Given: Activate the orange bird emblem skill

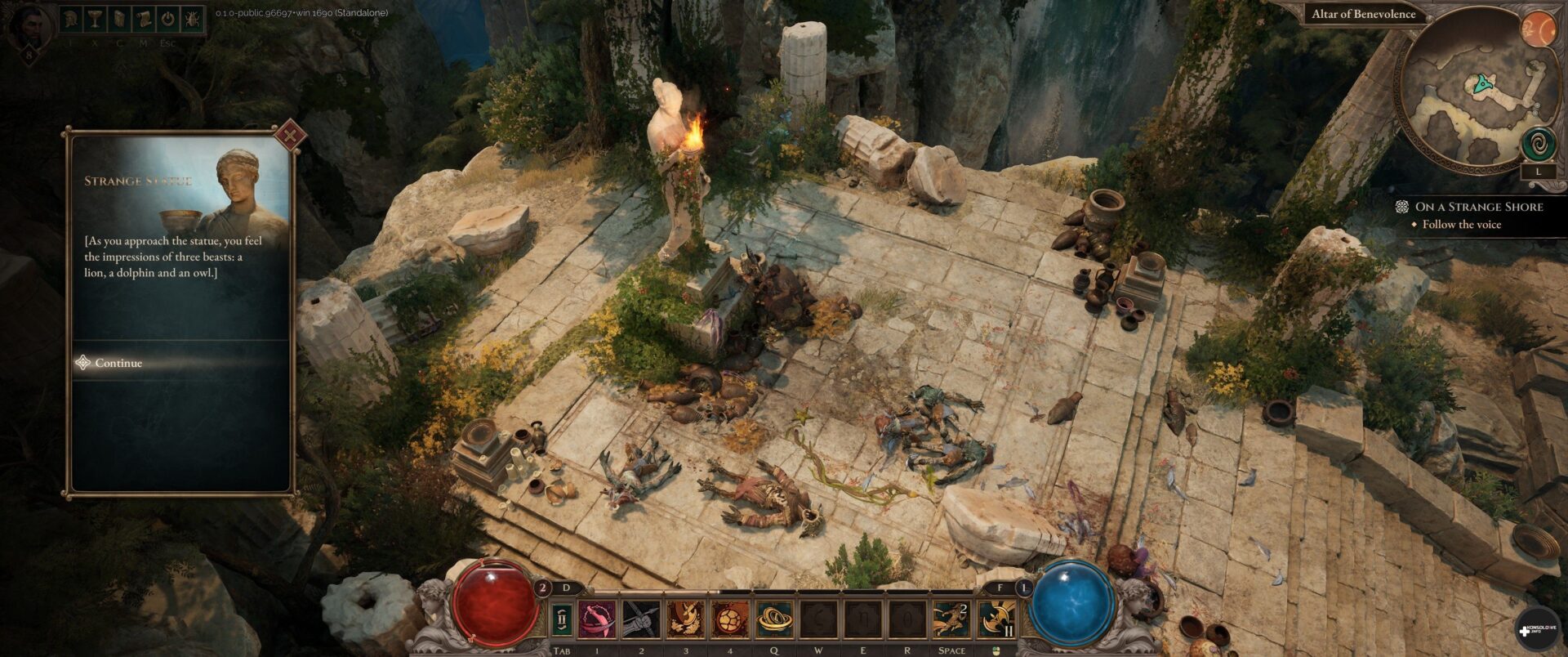Looking at the screenshot, I should tap(686, 619).
